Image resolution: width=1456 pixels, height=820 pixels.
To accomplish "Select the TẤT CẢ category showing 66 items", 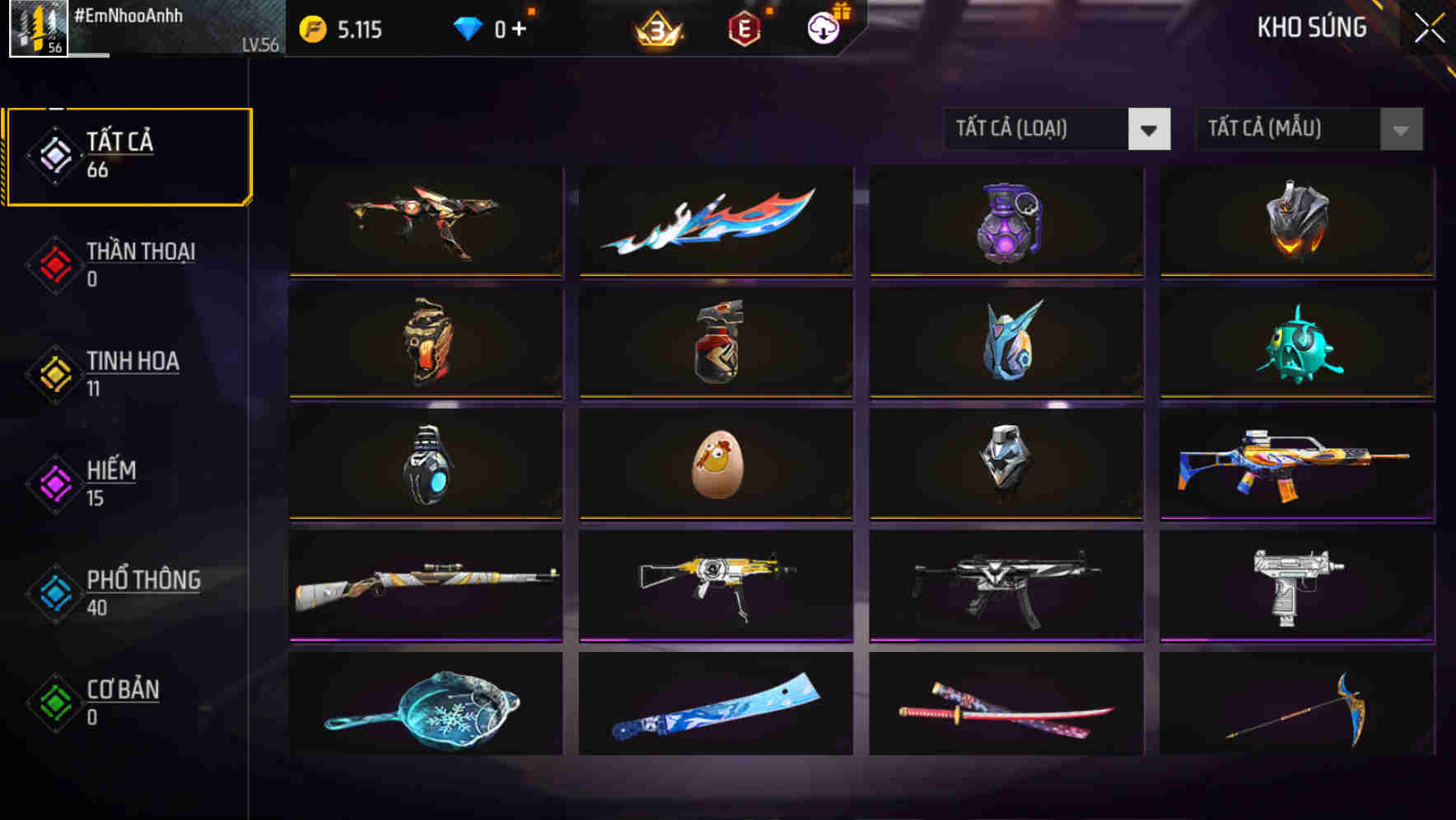I will [x=128, y=155].
